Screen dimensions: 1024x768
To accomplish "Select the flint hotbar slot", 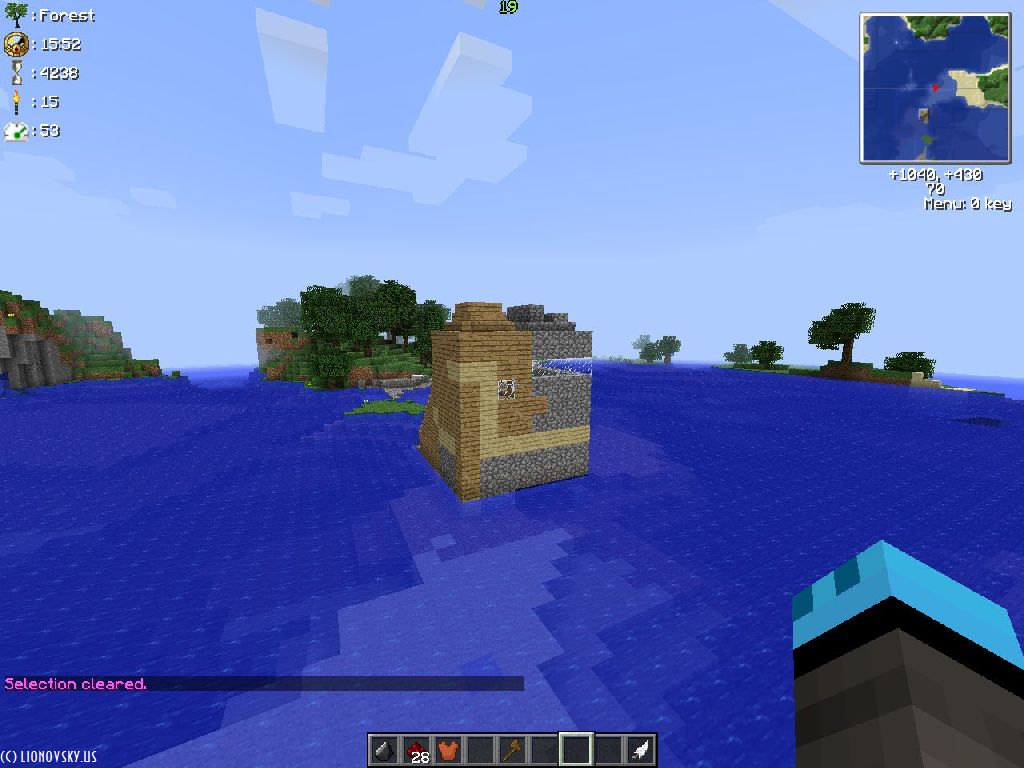I will (383, 749).
